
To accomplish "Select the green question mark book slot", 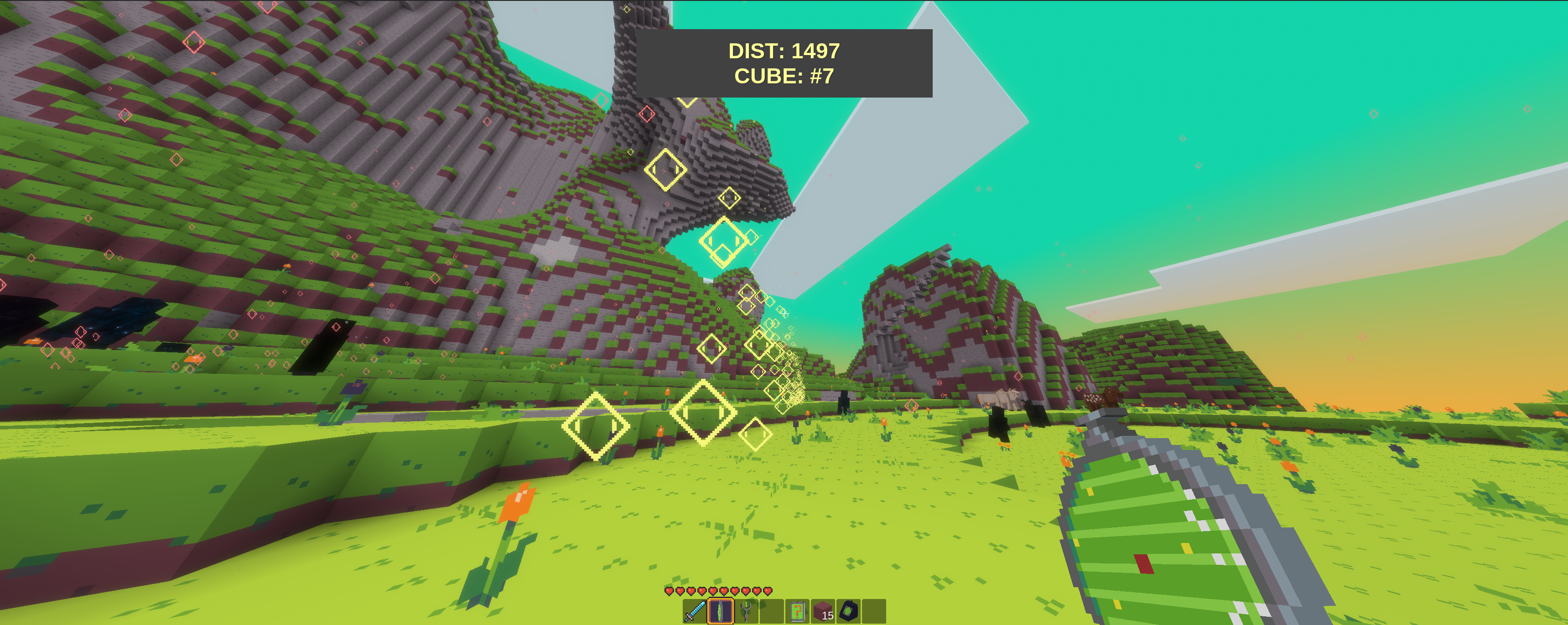I will [797, 611].
